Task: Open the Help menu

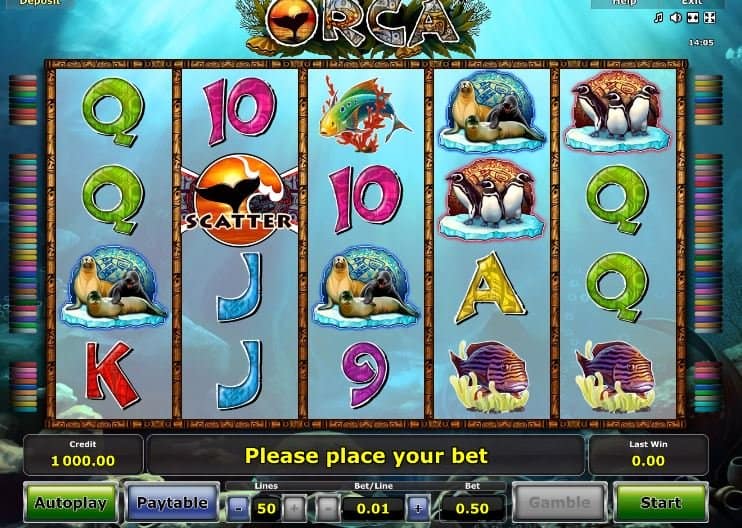Action: coord(624,3)
